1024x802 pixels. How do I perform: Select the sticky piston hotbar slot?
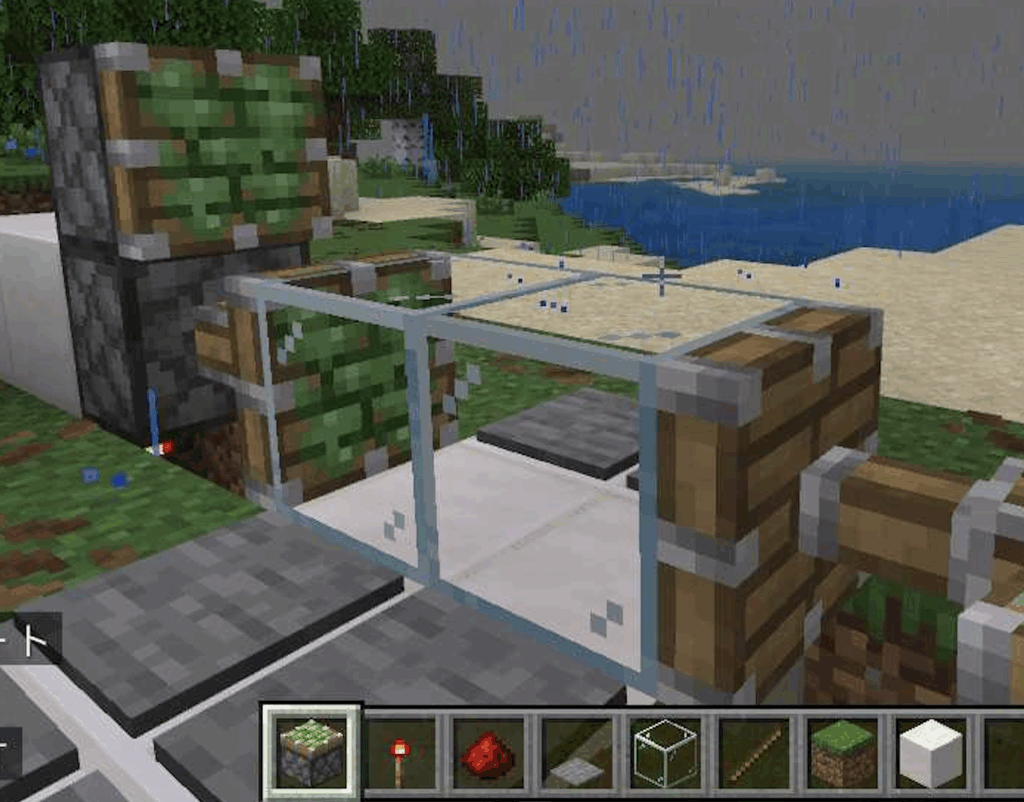coord(311,752)
